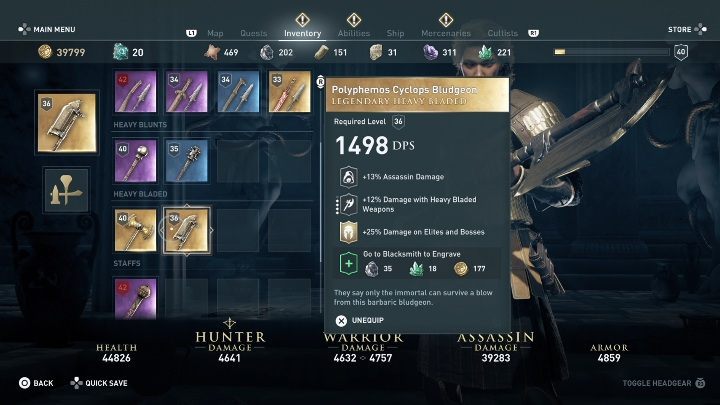
Task: Open the weapon category below the equipped slot
Action: [x=67, y=190]
